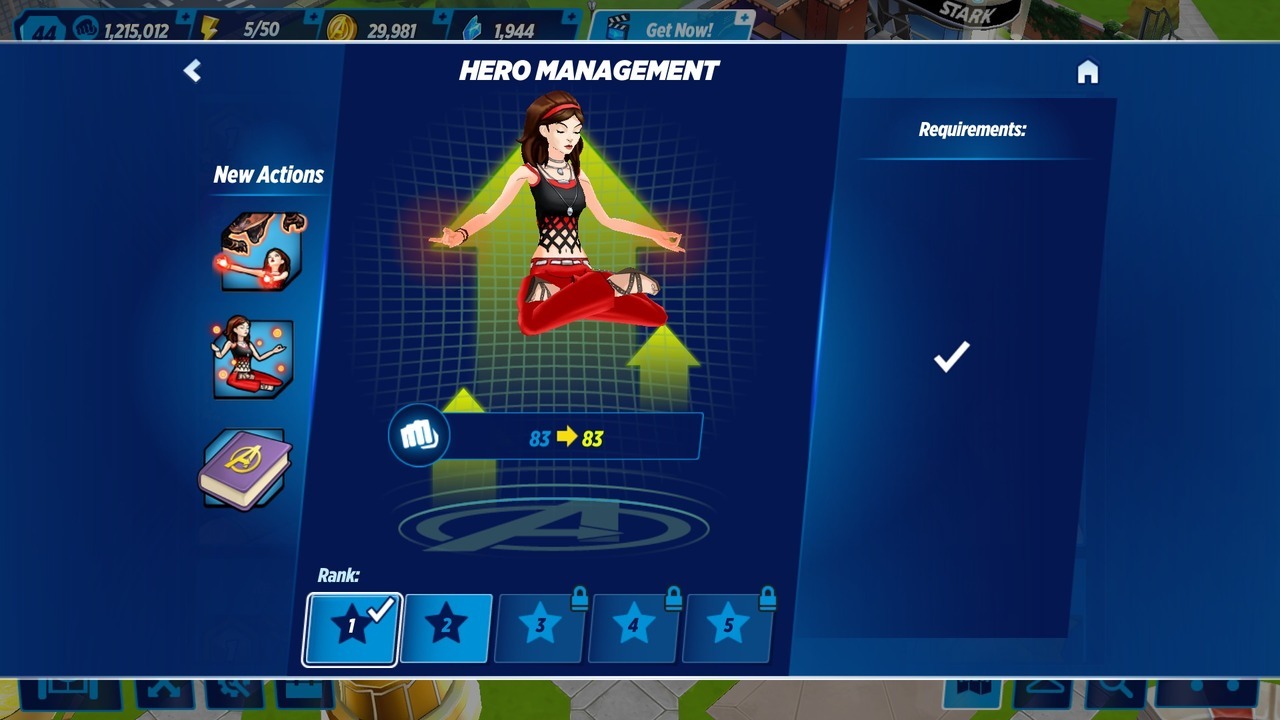Select locked Rank 5 star tile
This screenshot has width=1280, height=720.
728,628
